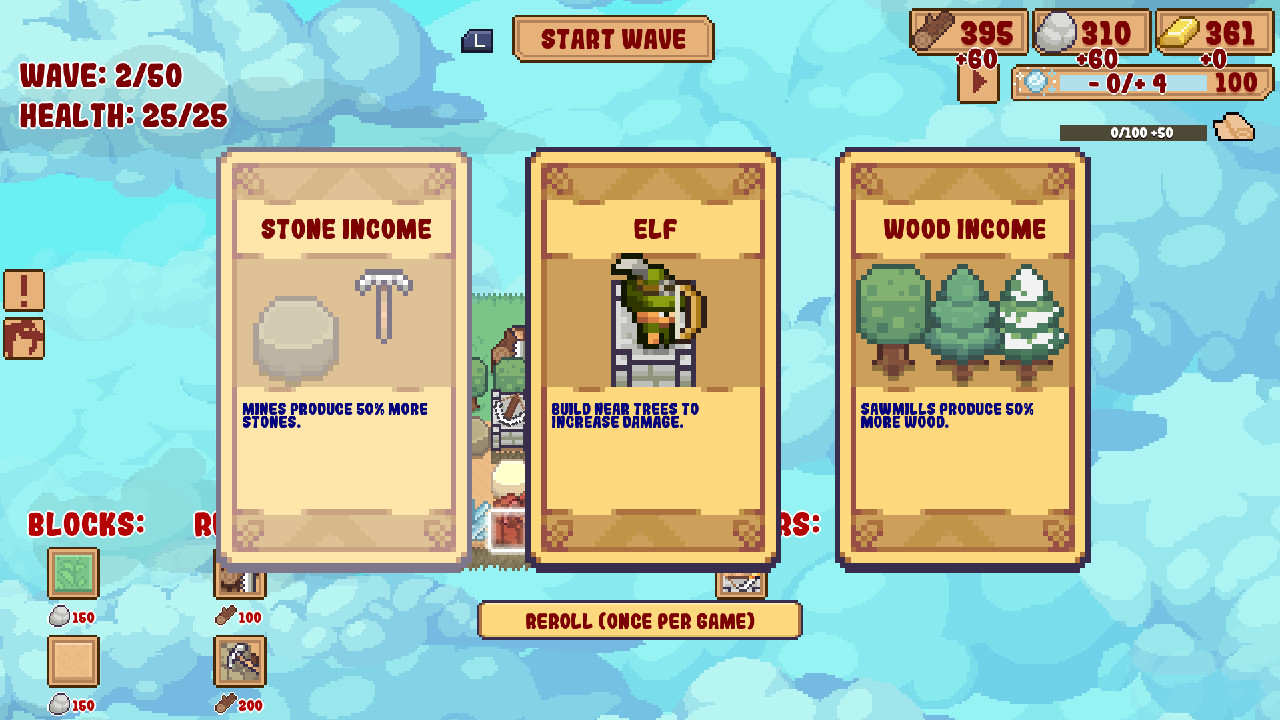Click the exclamation alert icon on the left
This screenshot has width=1280, height=720.
(x=22, y=291)
